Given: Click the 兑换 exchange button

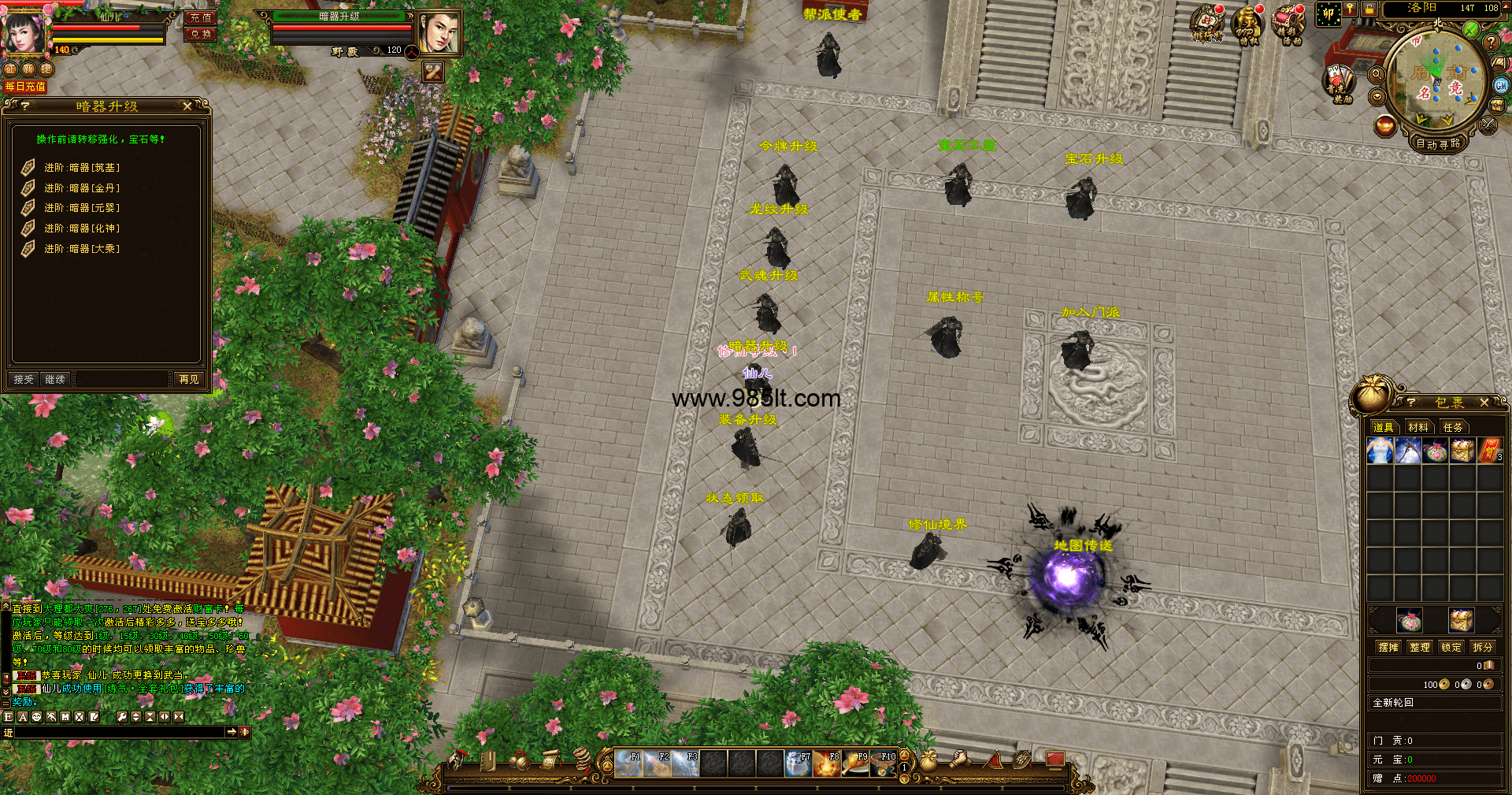Looking at the screenshot, I should click(200, 35).
